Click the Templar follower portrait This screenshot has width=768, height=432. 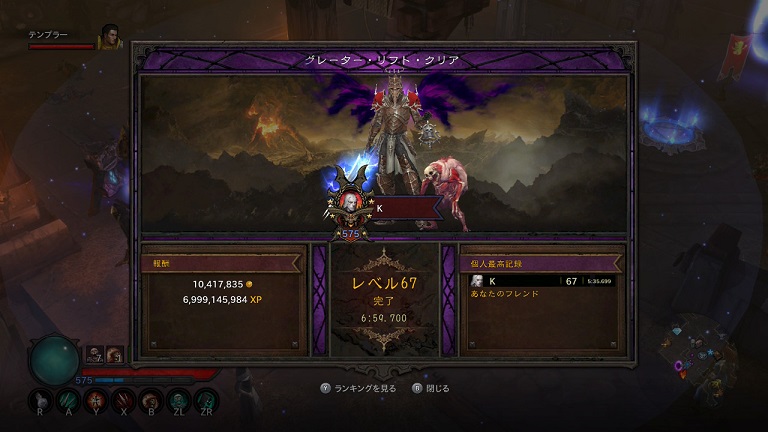click(109, 37)
